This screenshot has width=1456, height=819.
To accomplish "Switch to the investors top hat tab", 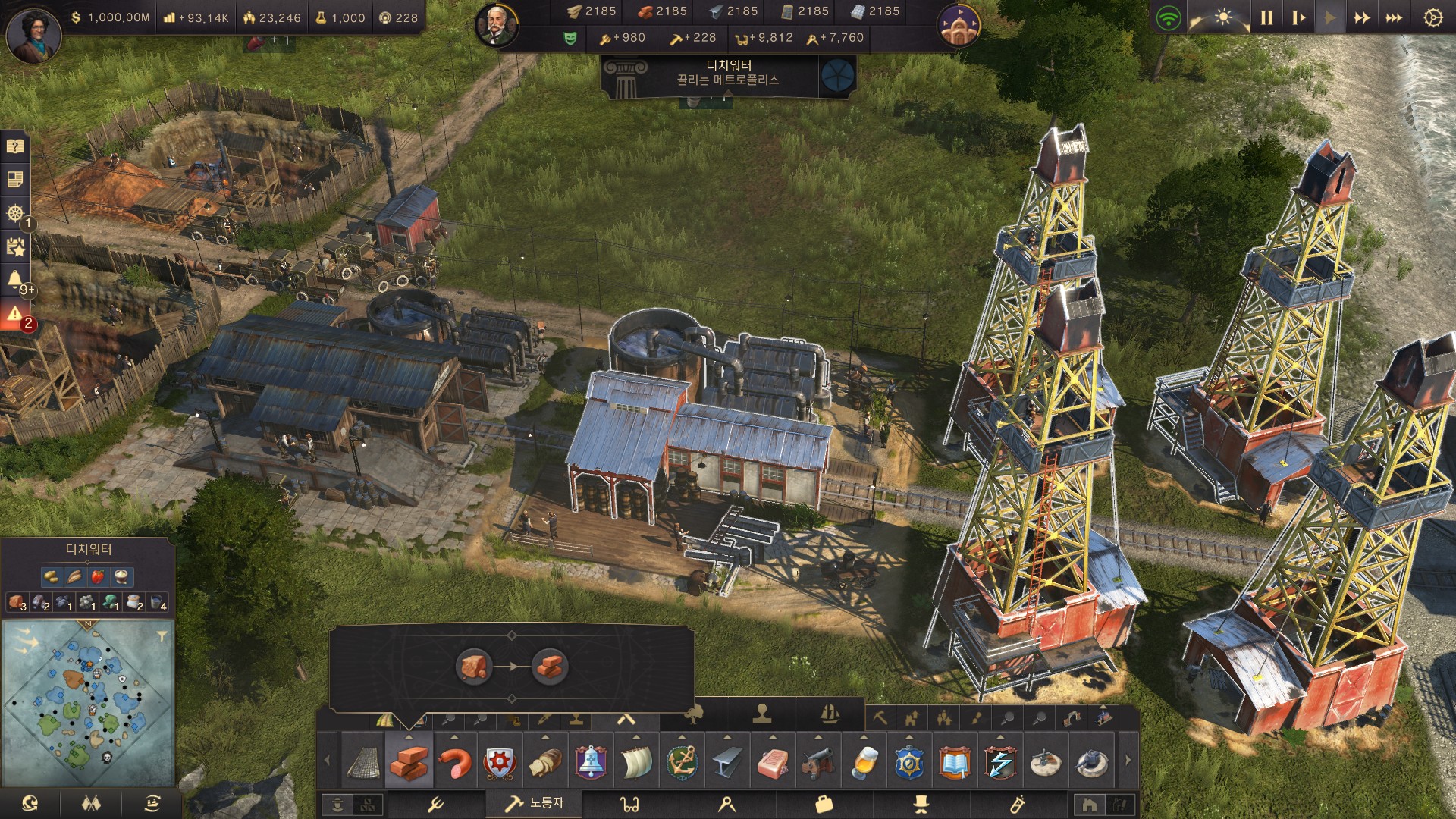I will [921, 804].
